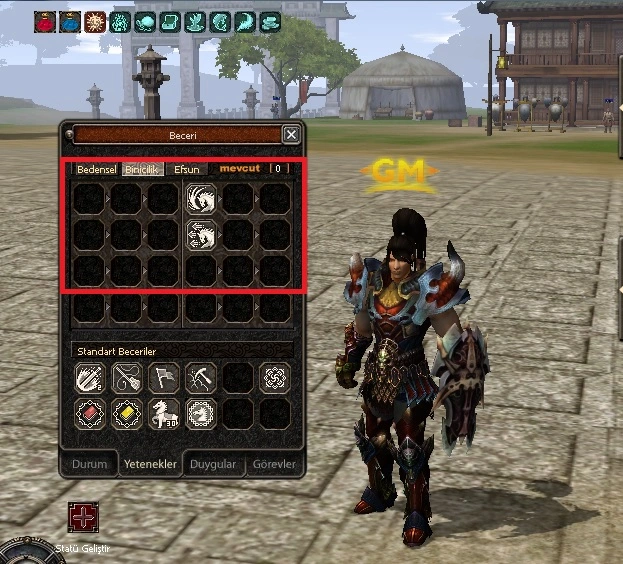
Task: Switch to the Bedensel skill tab
Action: (97, 169)
